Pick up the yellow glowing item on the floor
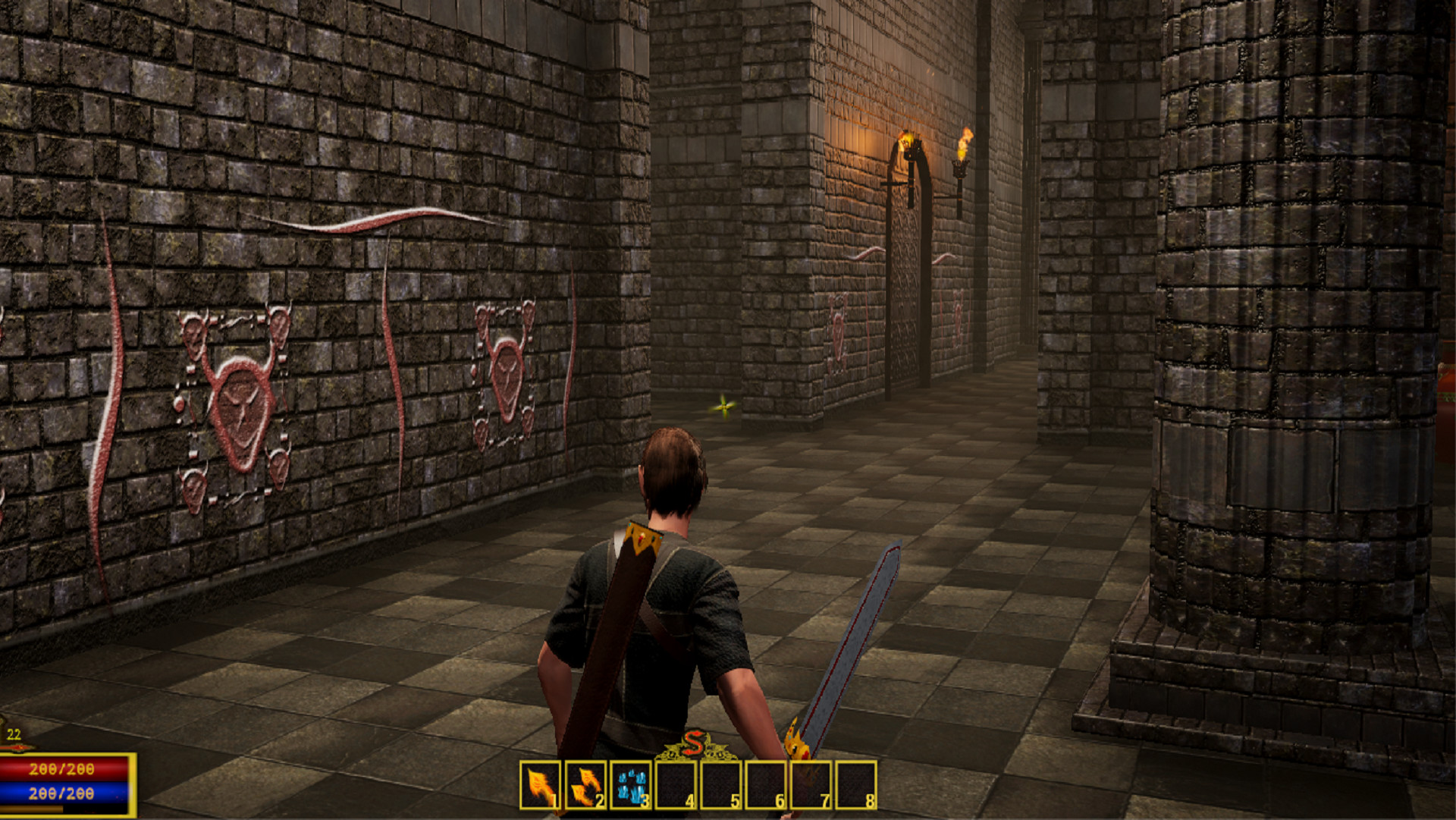The width and height of the screenshot is (1456, 820). click(x=723, y=407)
